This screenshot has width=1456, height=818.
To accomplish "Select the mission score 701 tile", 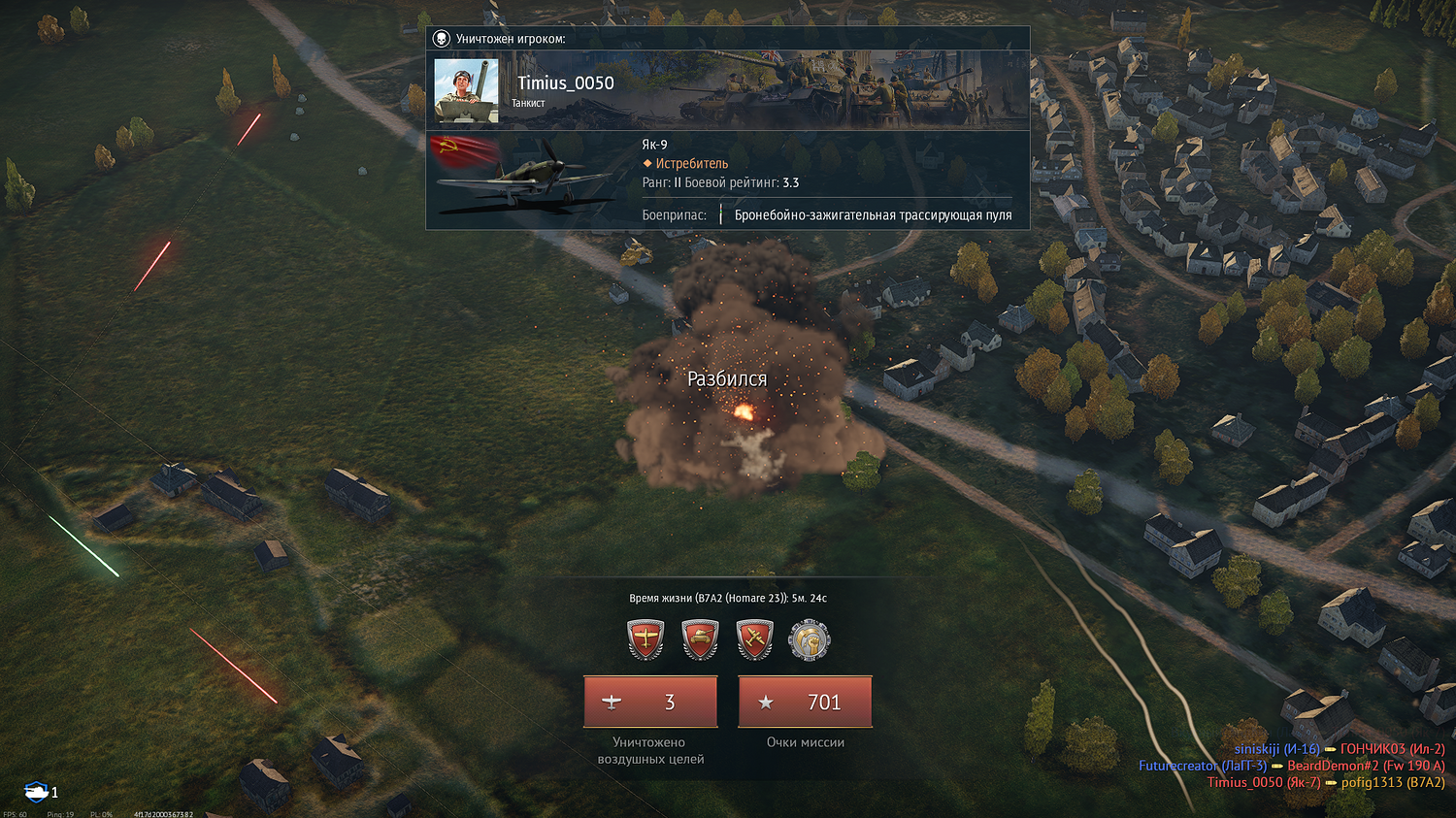I will (805, 702).
